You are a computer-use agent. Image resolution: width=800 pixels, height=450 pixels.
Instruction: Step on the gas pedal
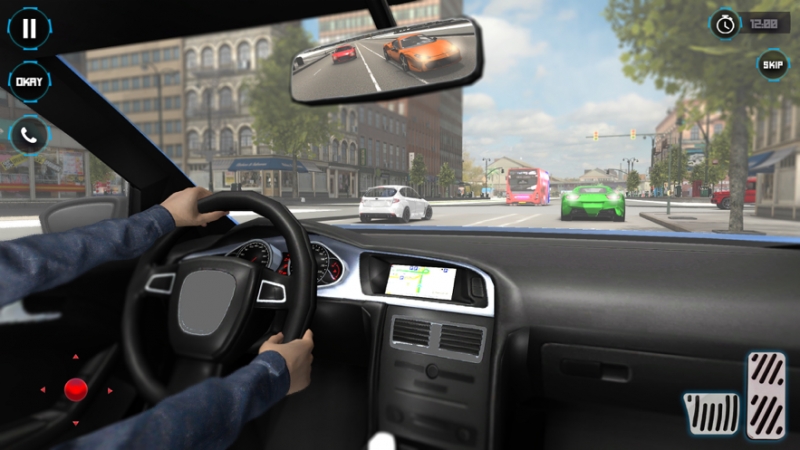point(766,394)
